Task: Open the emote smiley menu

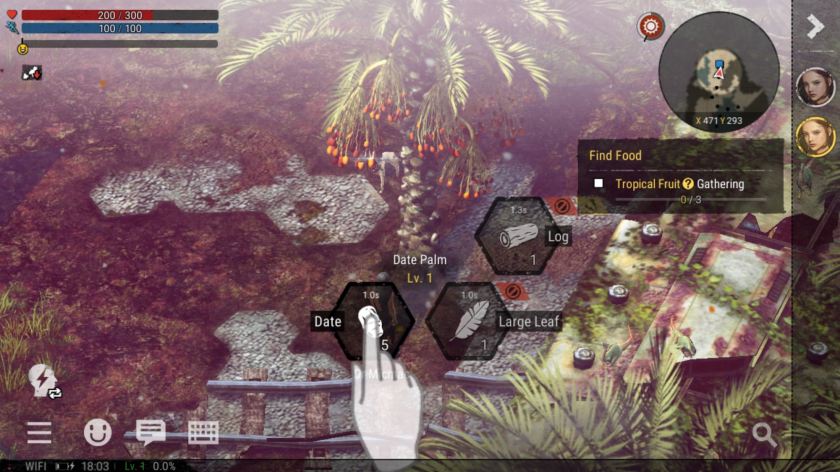Action: (x=97, y=432)
